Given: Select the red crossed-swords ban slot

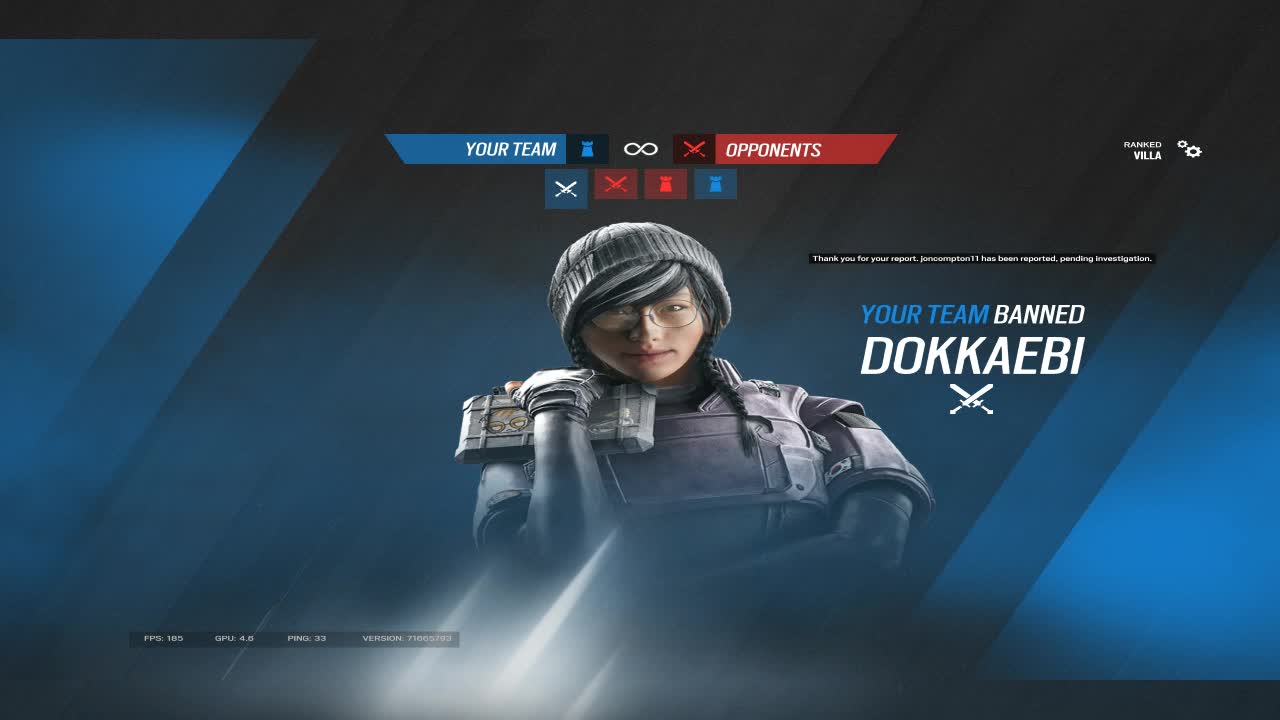Looking at the screenshot, I should [615, 184].
